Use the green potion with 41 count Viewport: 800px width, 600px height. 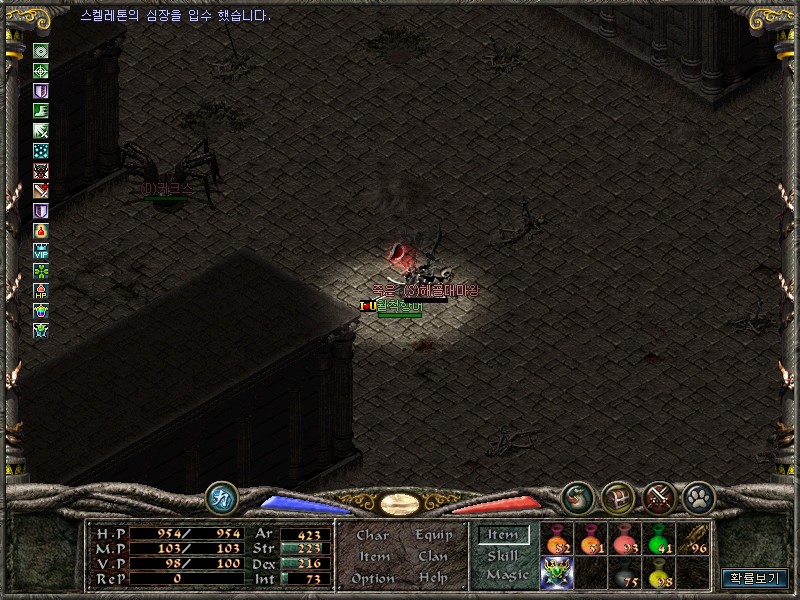(658, 540)
